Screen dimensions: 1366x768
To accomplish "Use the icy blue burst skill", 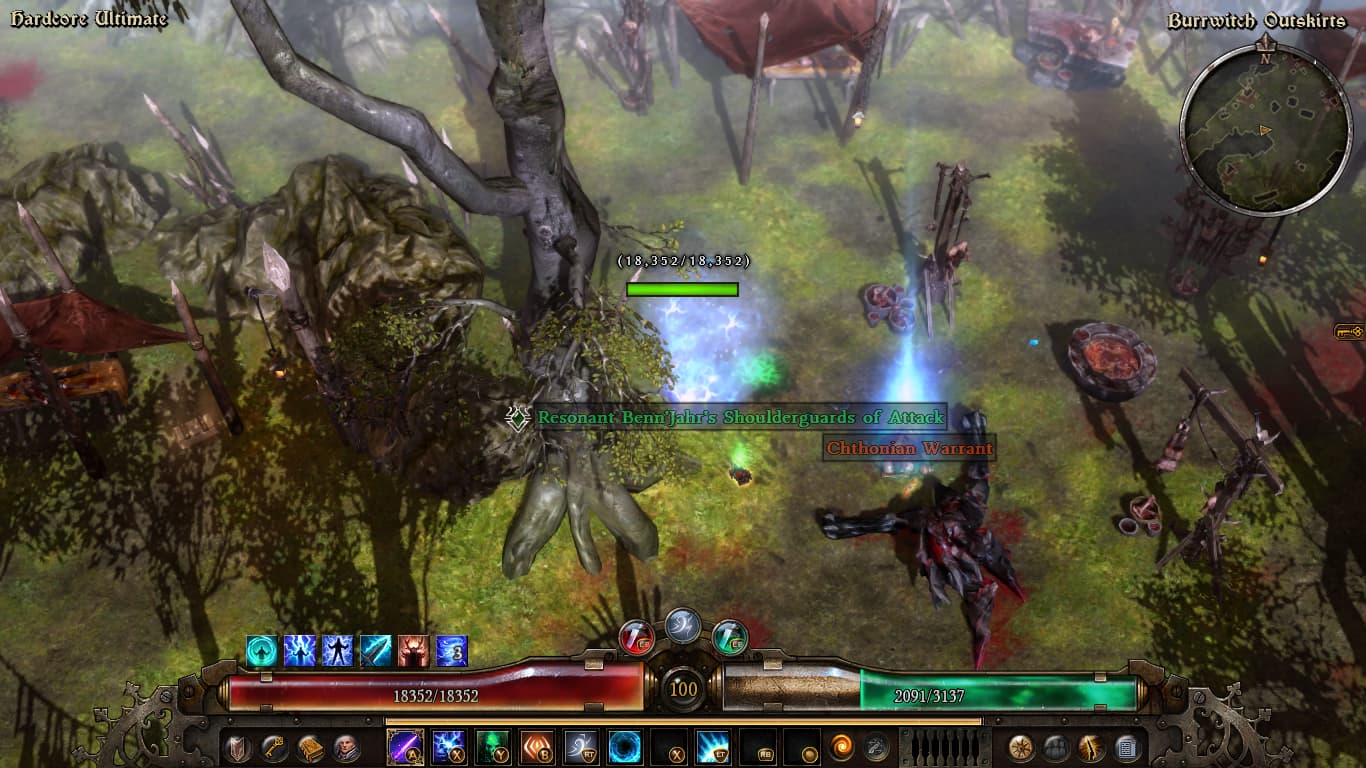I will pyautogui.click(x=713, y=747).
